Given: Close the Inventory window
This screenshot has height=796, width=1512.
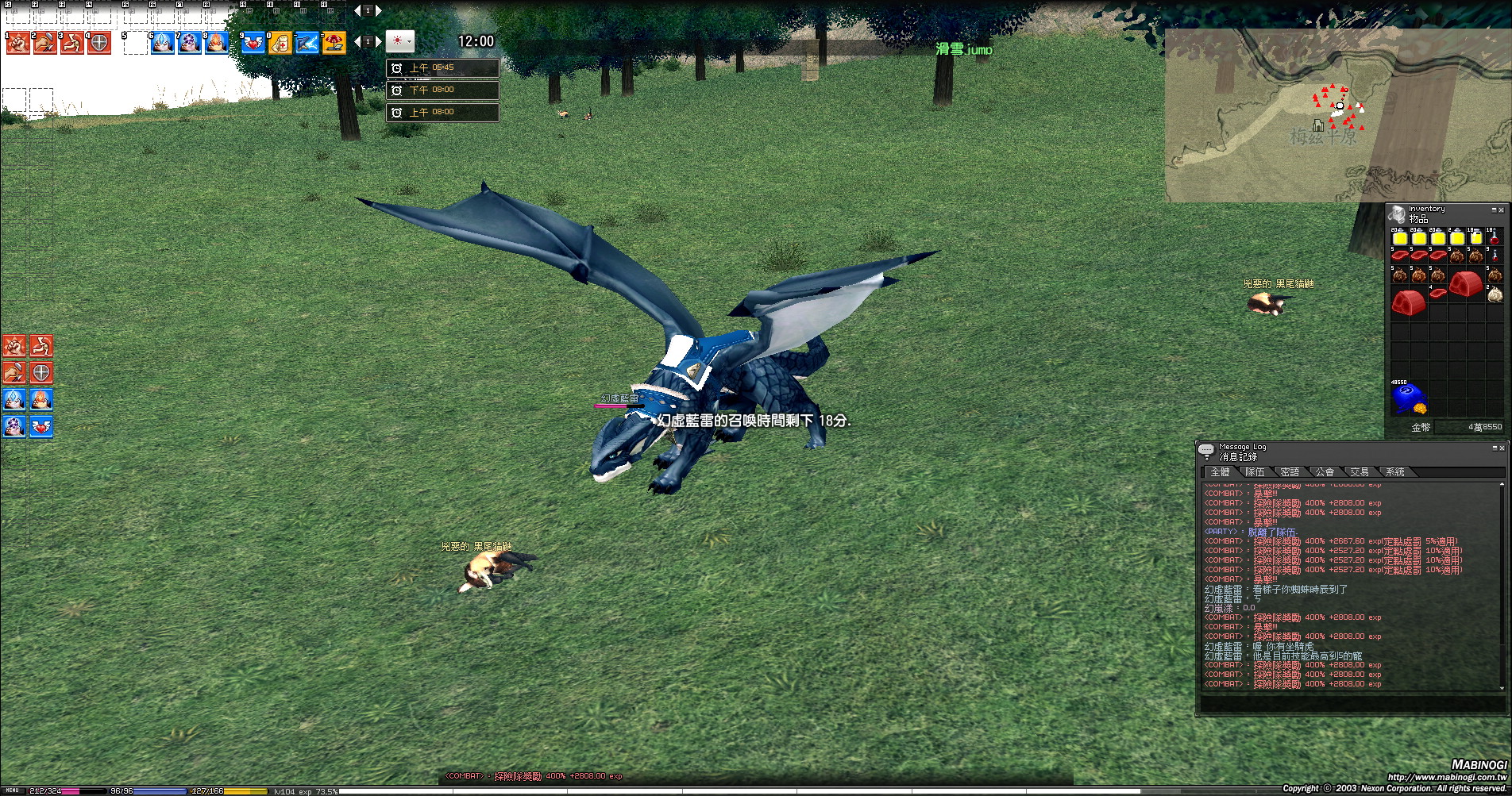Looking at the screenshot, I should (1501, 210).
